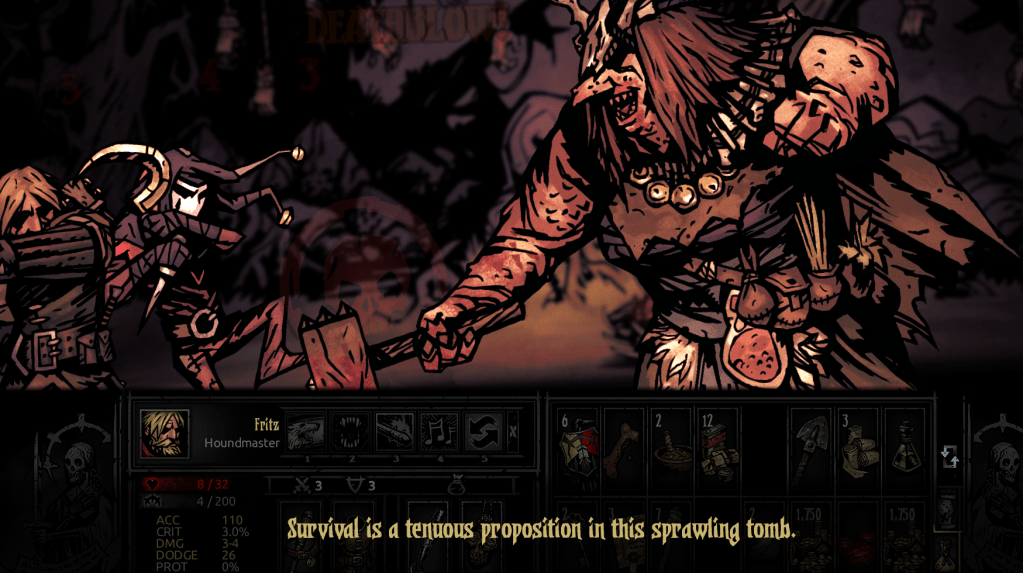Choose the spiked club skill
This screenshot has height=573, width=1023.
coord(394,432)
